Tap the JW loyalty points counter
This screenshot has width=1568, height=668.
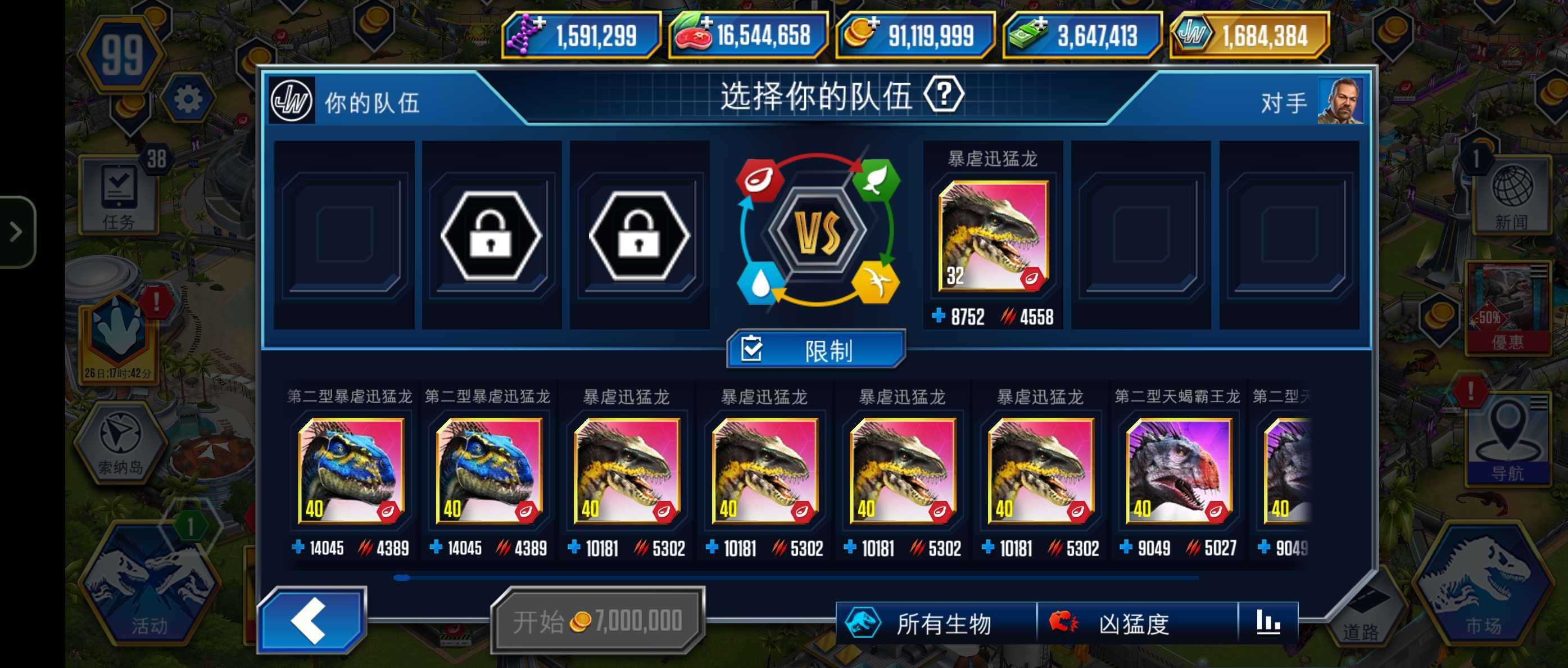tap(1249, 35)
